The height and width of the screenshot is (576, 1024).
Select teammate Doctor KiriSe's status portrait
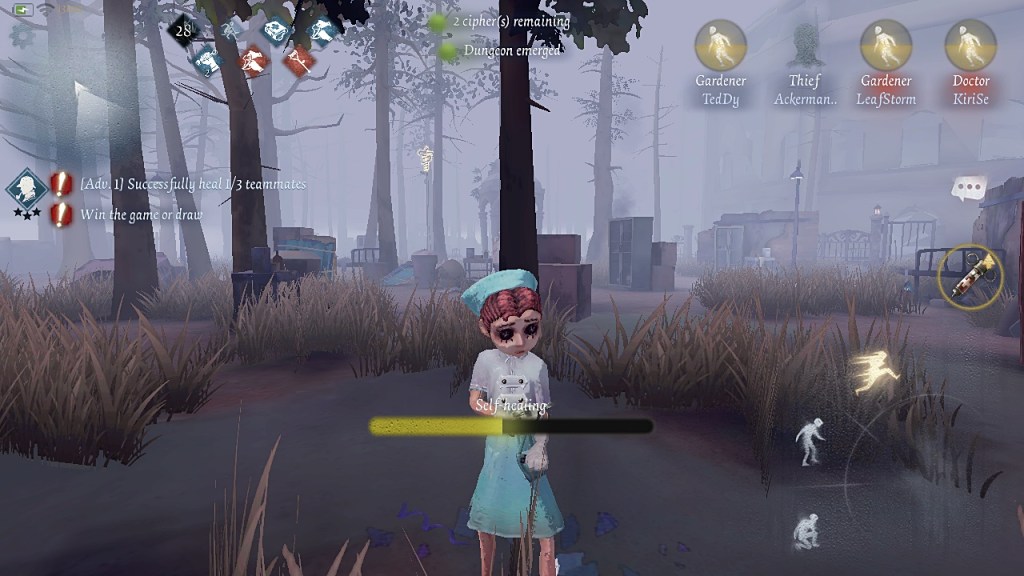[x=970, y=45]
